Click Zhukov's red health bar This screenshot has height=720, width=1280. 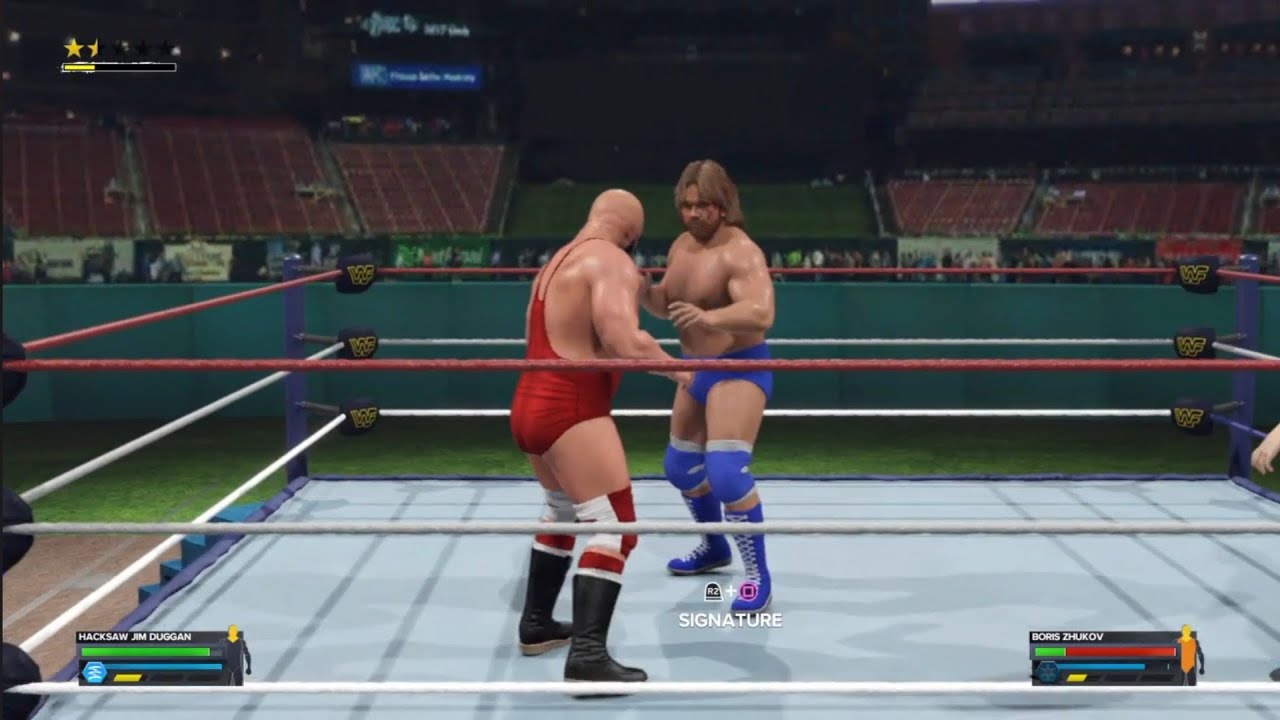1121,651
